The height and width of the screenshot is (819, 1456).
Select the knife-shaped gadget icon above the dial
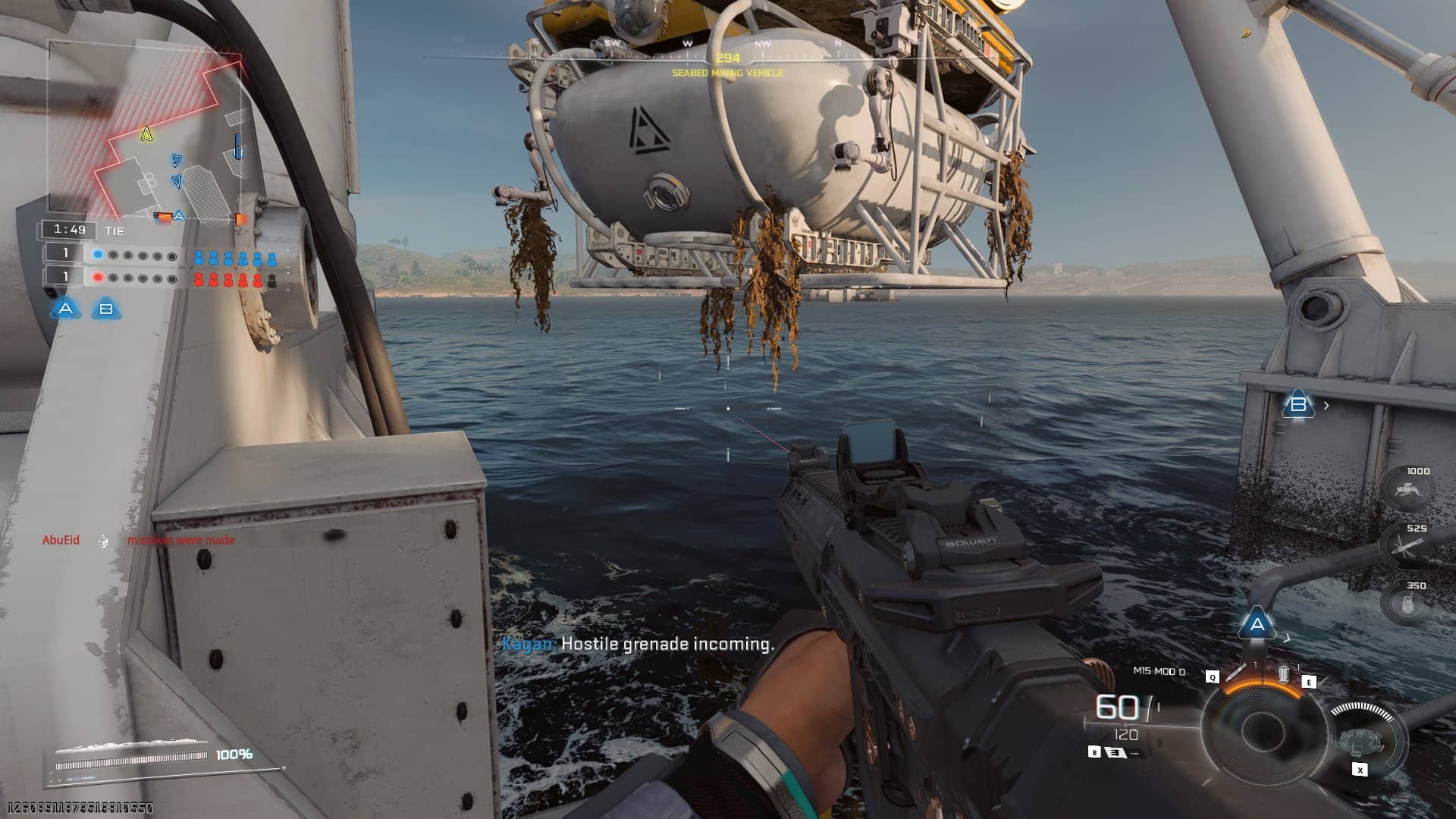pos(1236,672)
